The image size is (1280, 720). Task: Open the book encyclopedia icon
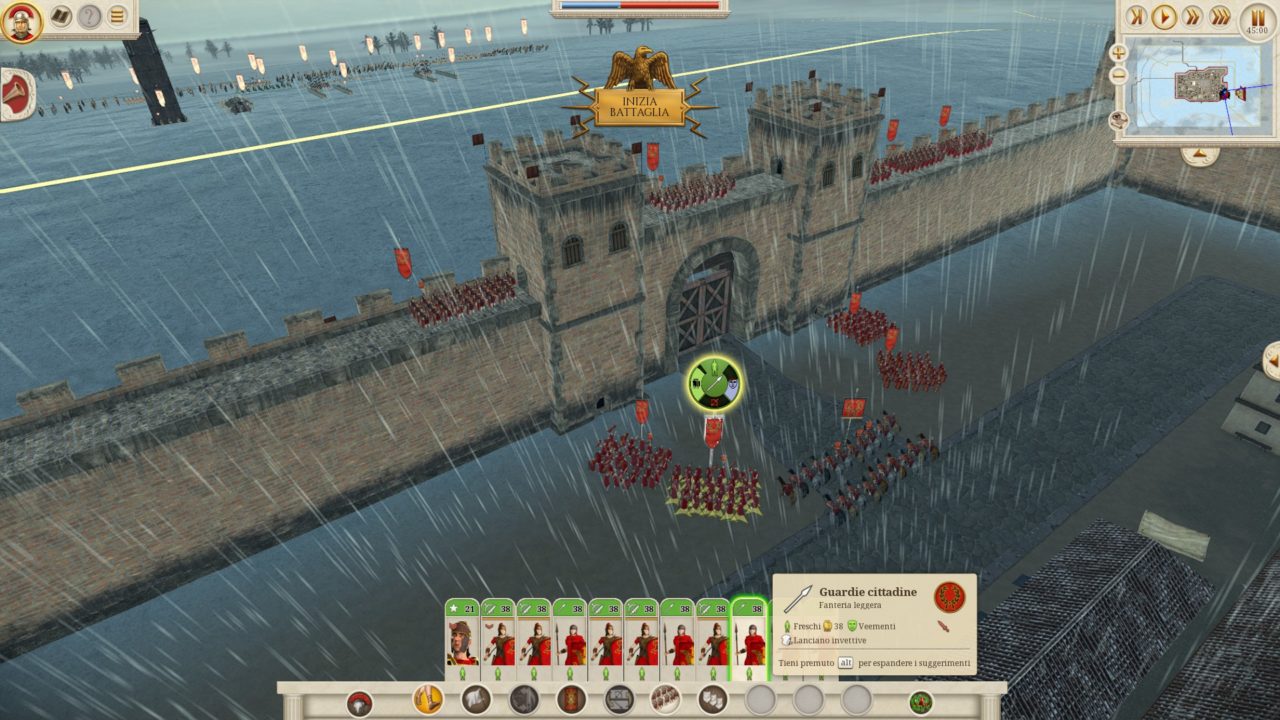point(62,16)
